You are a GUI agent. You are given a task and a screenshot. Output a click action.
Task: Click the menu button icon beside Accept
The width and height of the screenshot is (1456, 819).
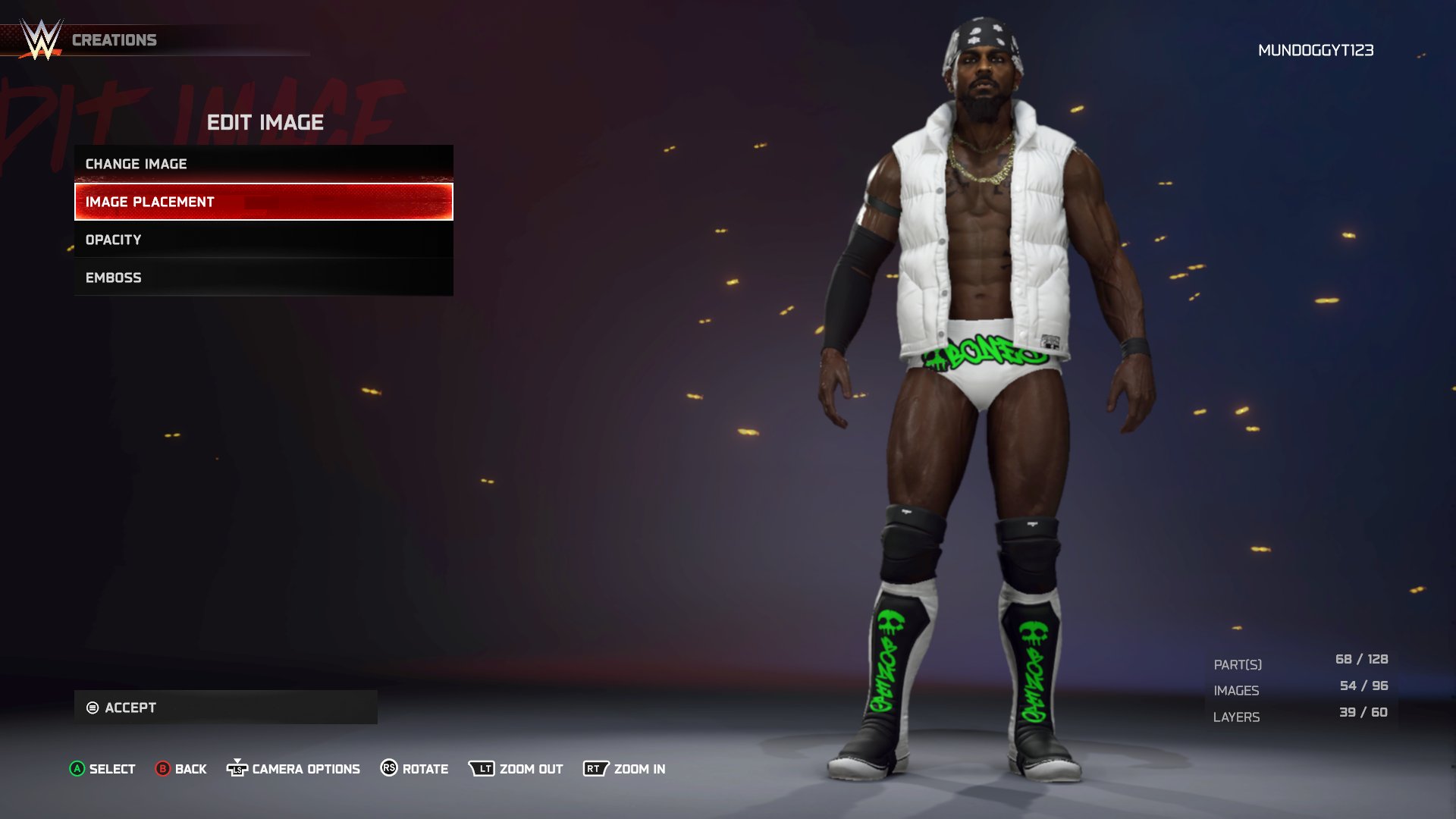(93, 708)
